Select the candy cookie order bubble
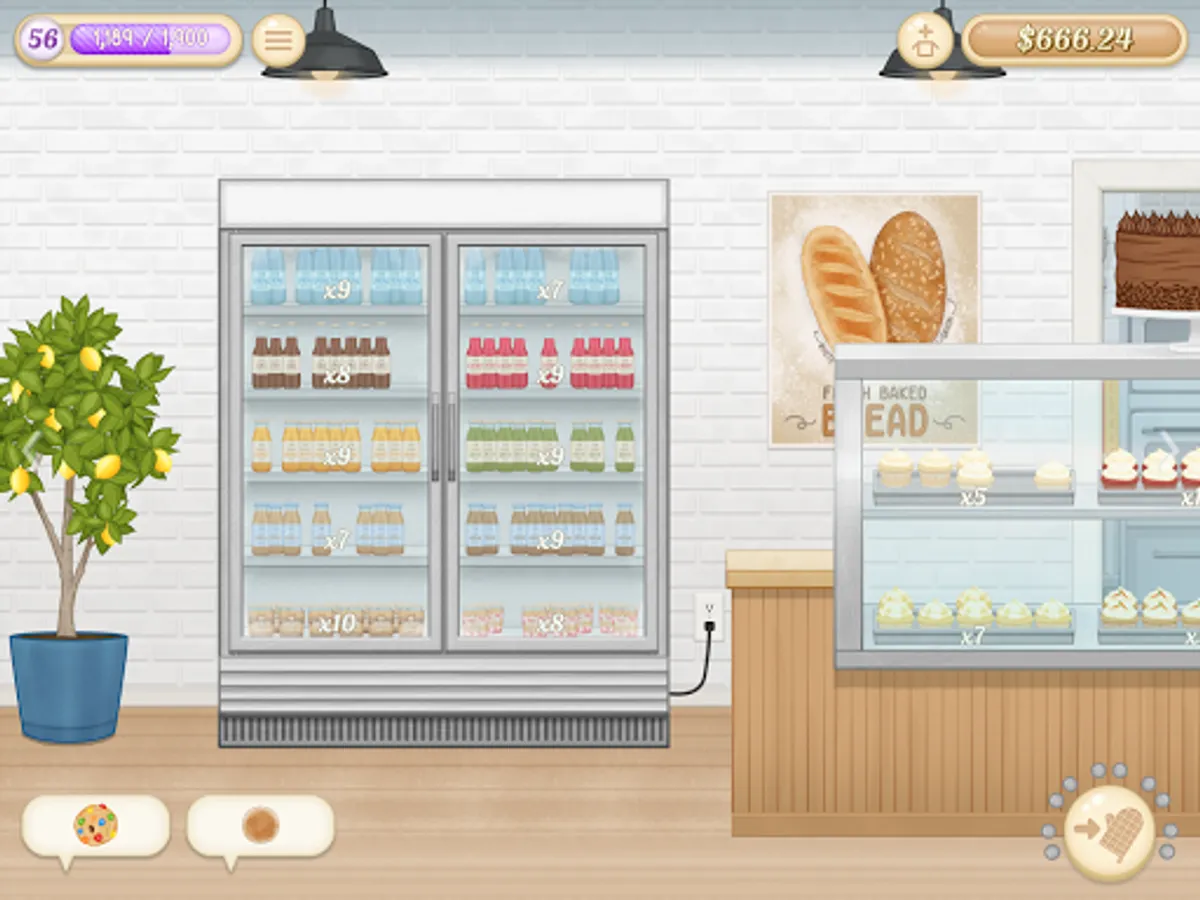Screen dimensions: 1200x900 (x=96, y=825)
